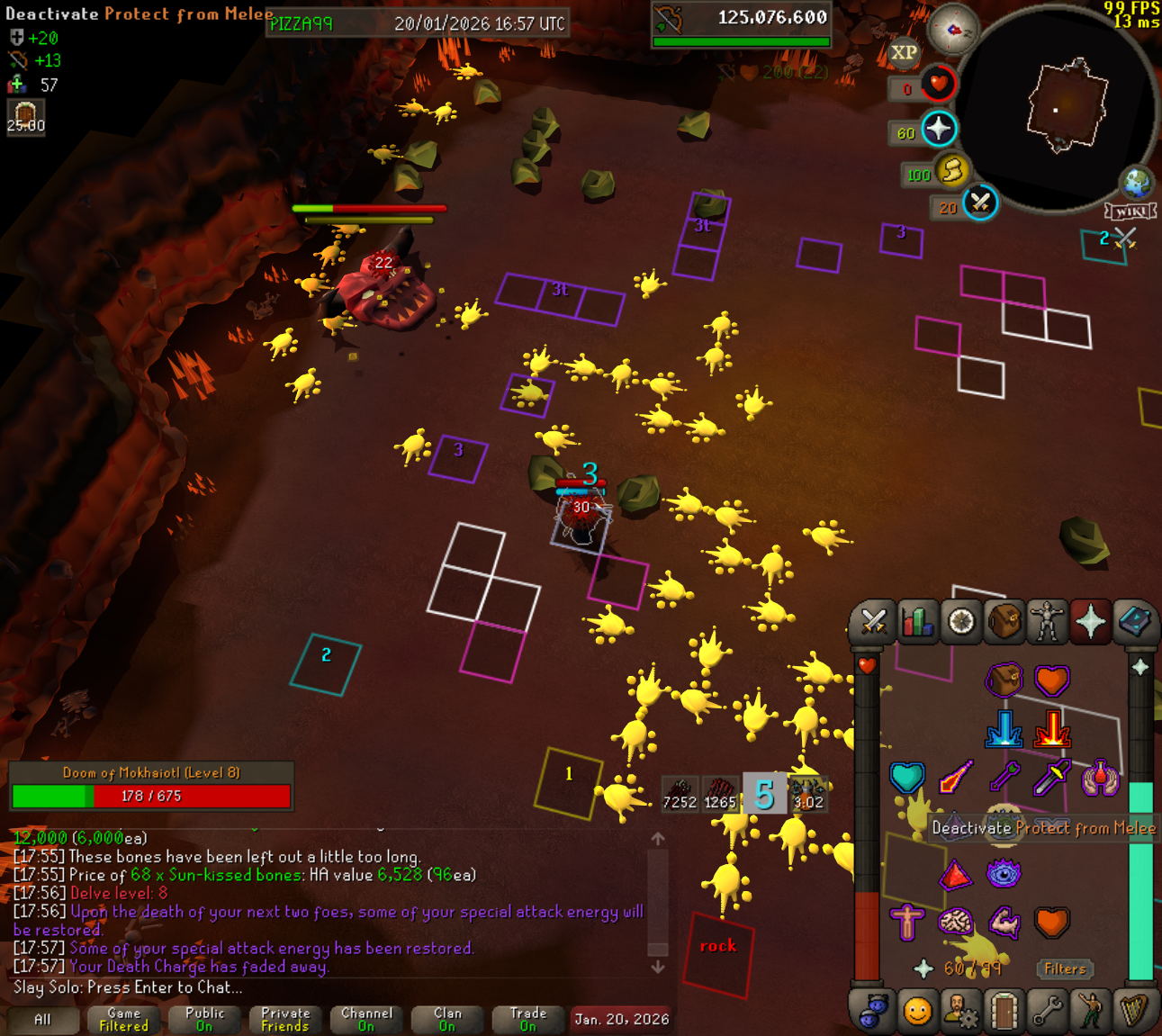Select the Game chat filter tab

click(123, 1019)
